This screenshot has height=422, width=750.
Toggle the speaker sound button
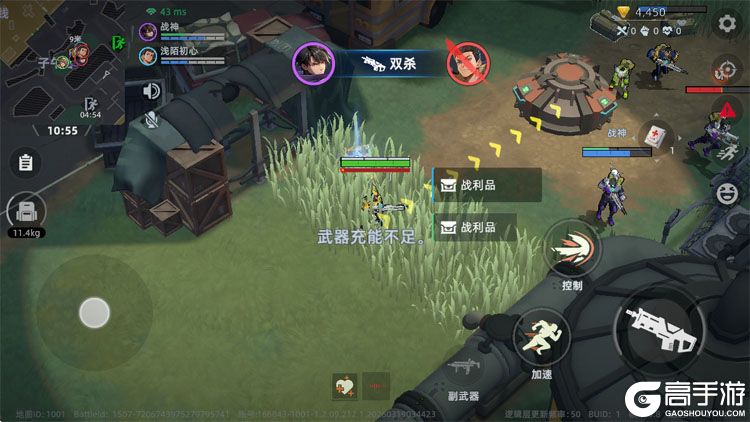152,91
